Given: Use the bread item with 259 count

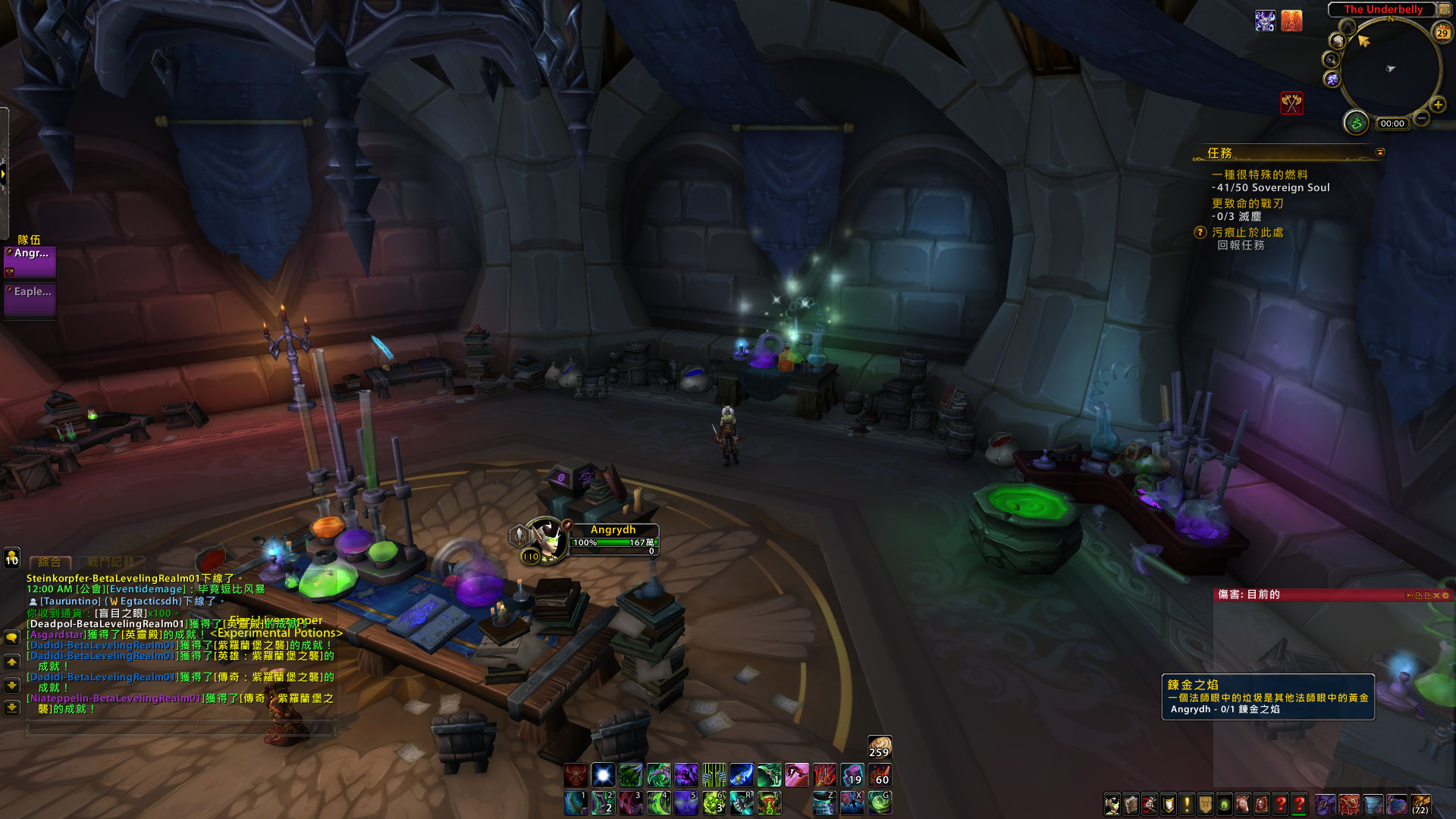Looking at the screenshot, I should click(880, 746).
